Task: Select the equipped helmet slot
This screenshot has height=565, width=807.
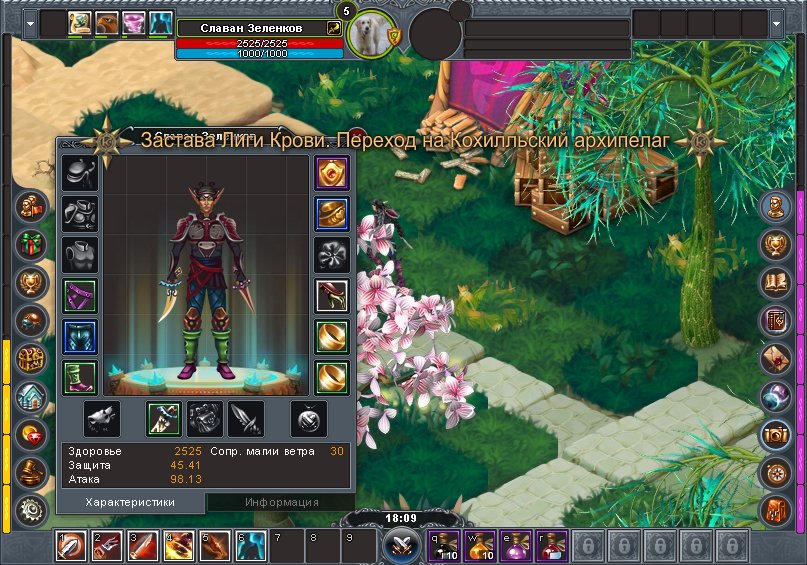Action: 79,173
